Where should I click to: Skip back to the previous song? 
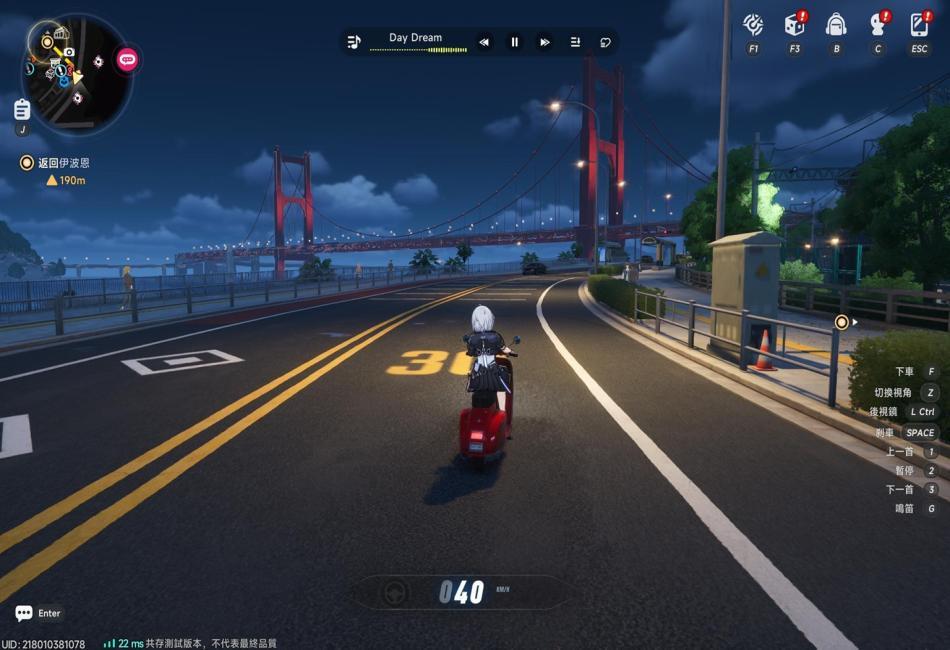[484, 42]
